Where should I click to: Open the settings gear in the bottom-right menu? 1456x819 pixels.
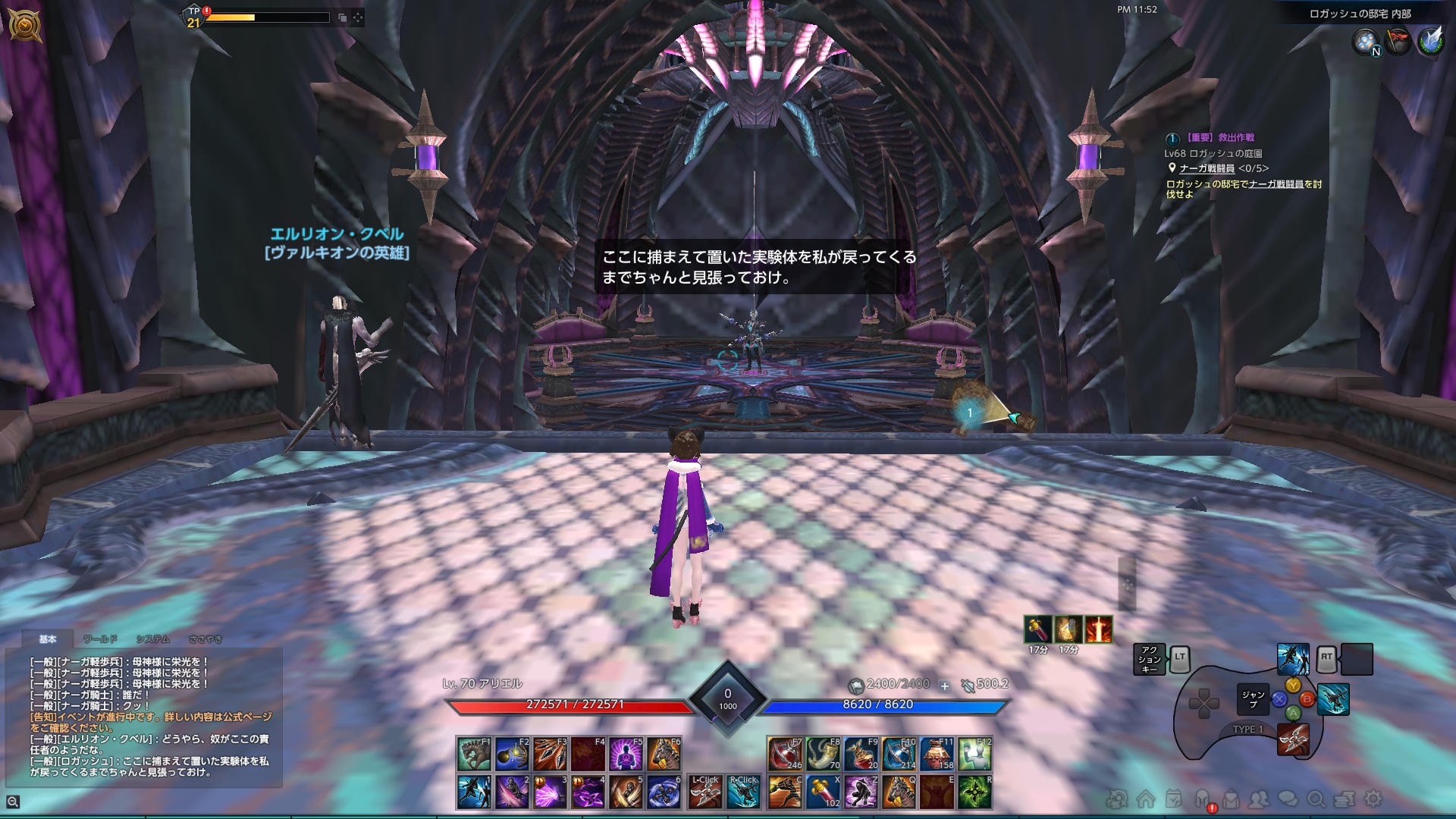[x=1373, y=800]
